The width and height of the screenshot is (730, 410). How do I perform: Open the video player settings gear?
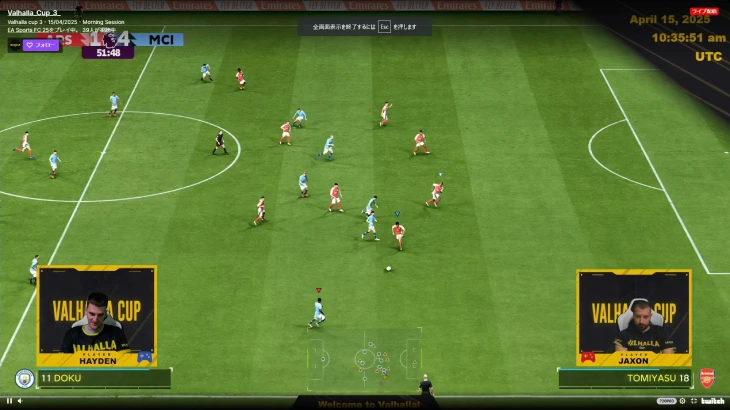(682, 401)
